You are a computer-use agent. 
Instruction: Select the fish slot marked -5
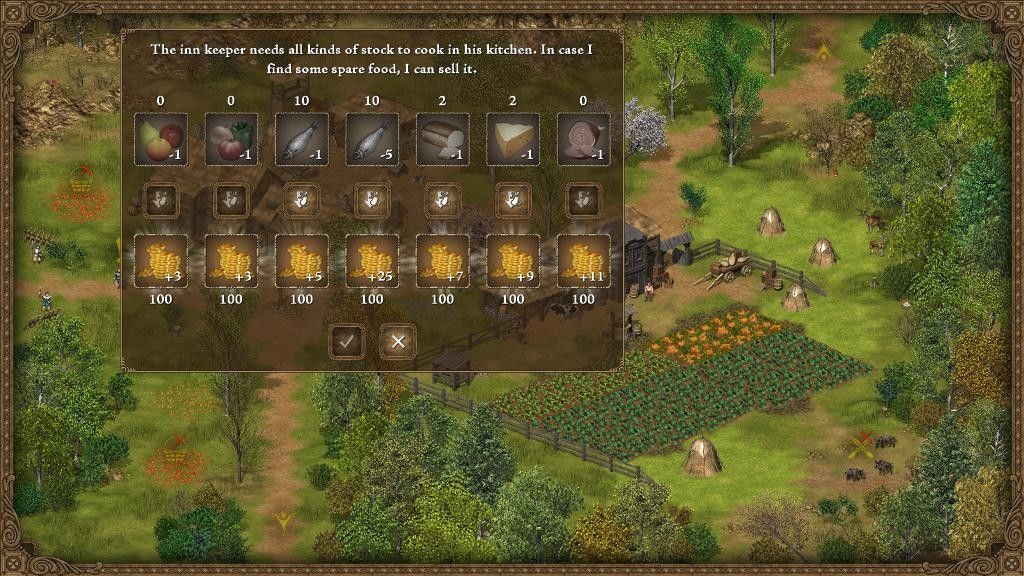point(372,139)
